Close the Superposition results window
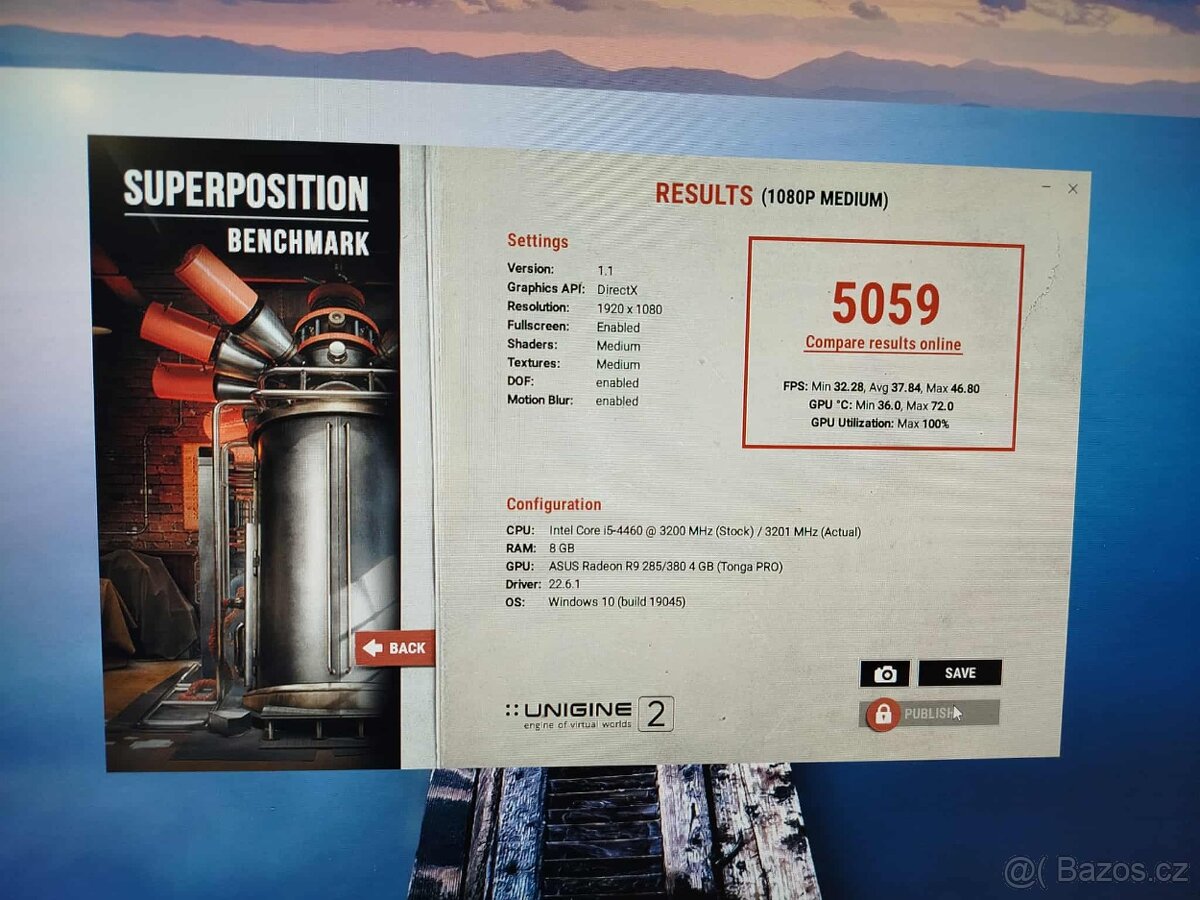This screenshot has width=1200, height=900. pyautogui.click(x=1073, y=188)
